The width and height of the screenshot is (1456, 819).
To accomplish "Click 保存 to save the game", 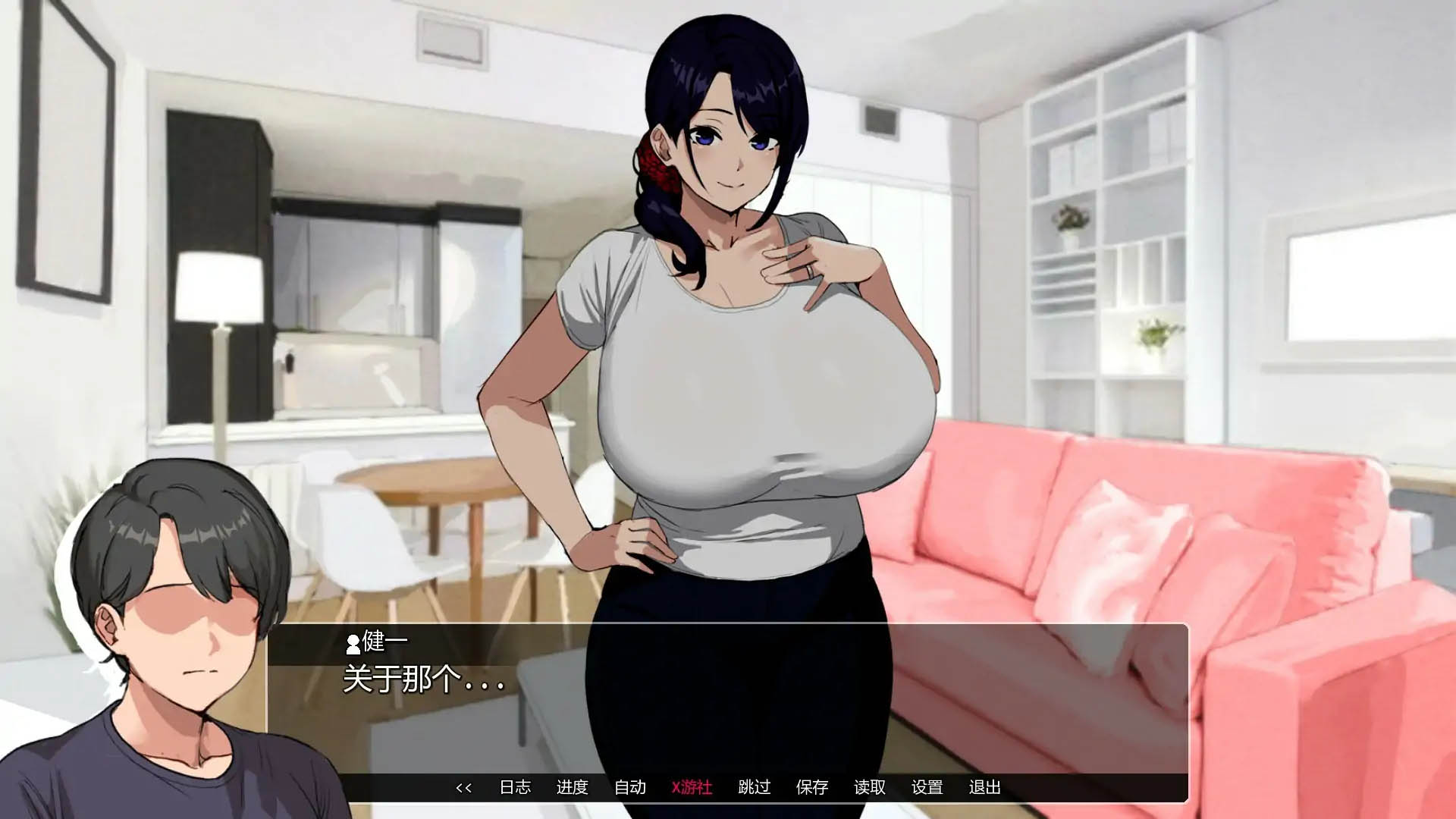I will (812, 788).
